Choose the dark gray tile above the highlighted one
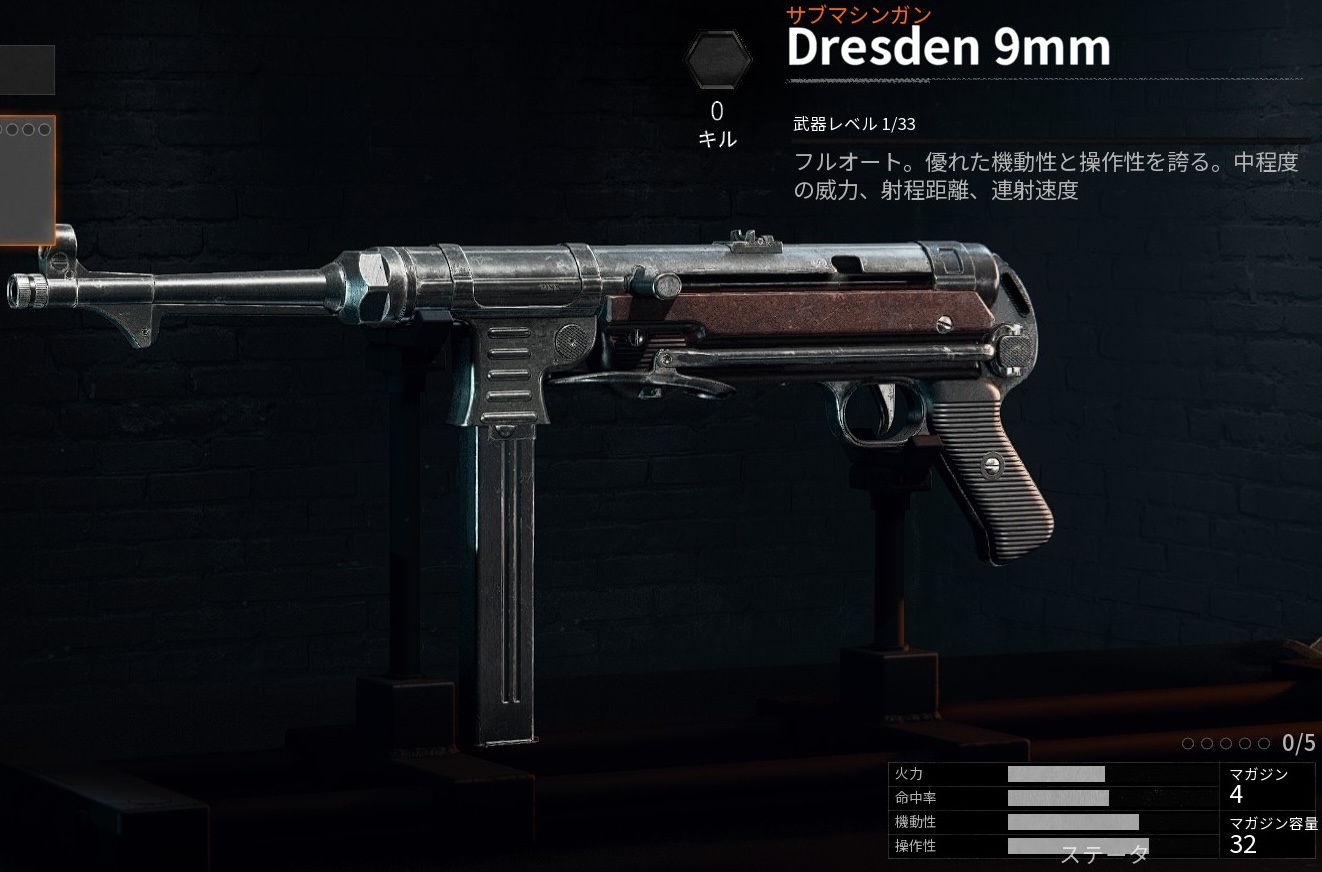This screenshot has height=872, width=1322. (26, 70)
